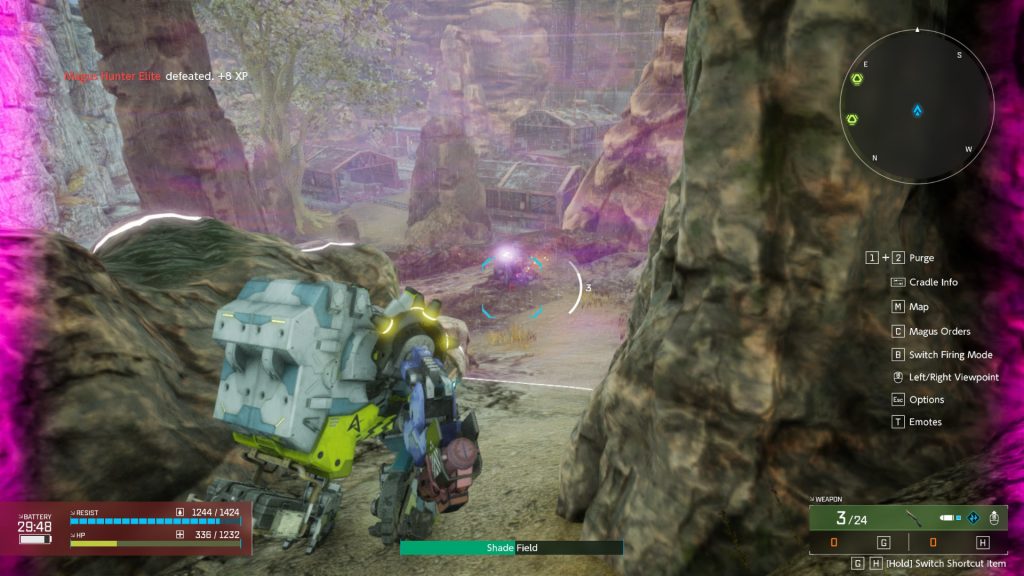
Task: Click the blue diamond firing mode icon
Action: 971,518
